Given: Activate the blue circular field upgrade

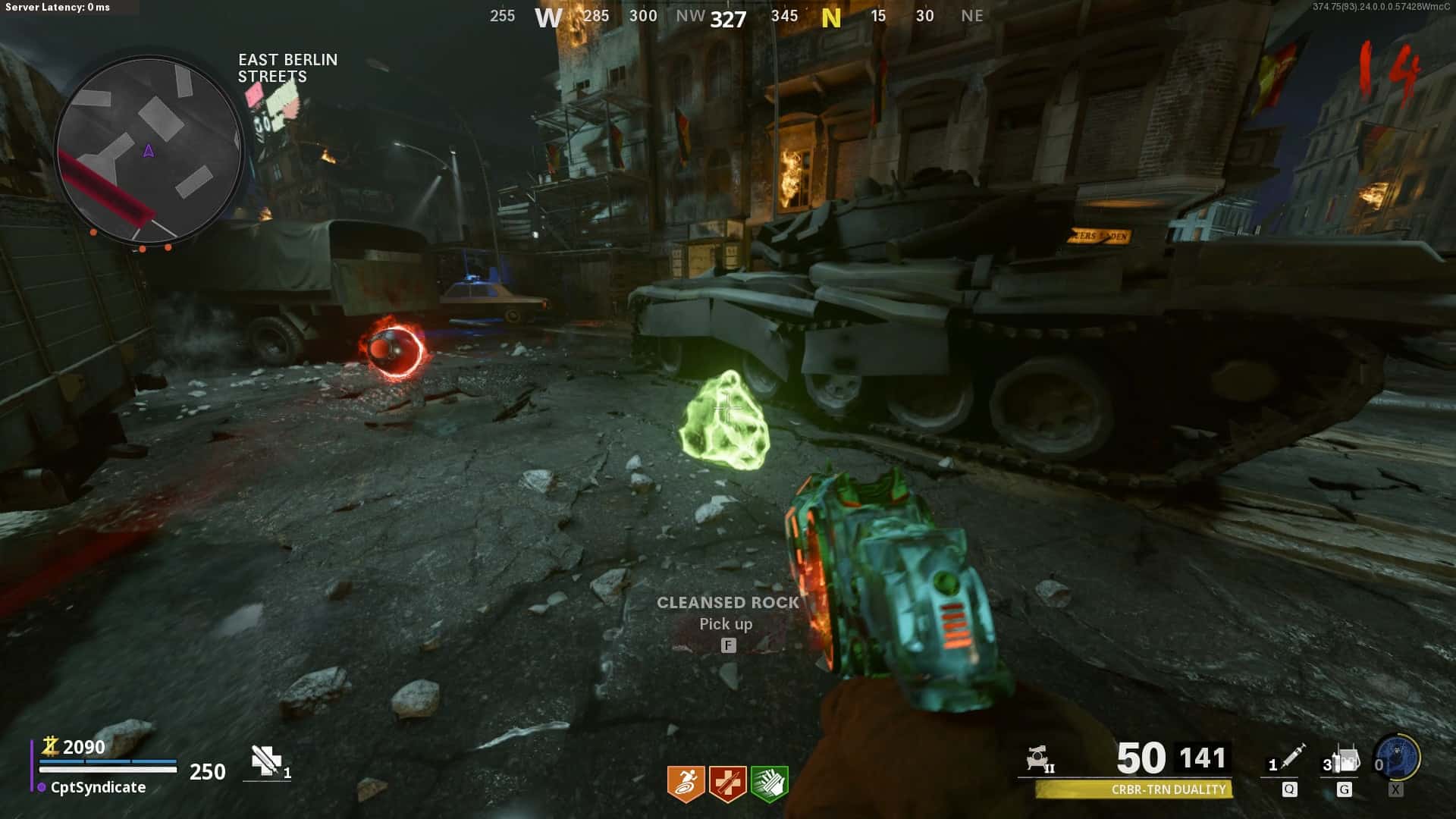Looking at the screenshot, I should point(1398,756).
